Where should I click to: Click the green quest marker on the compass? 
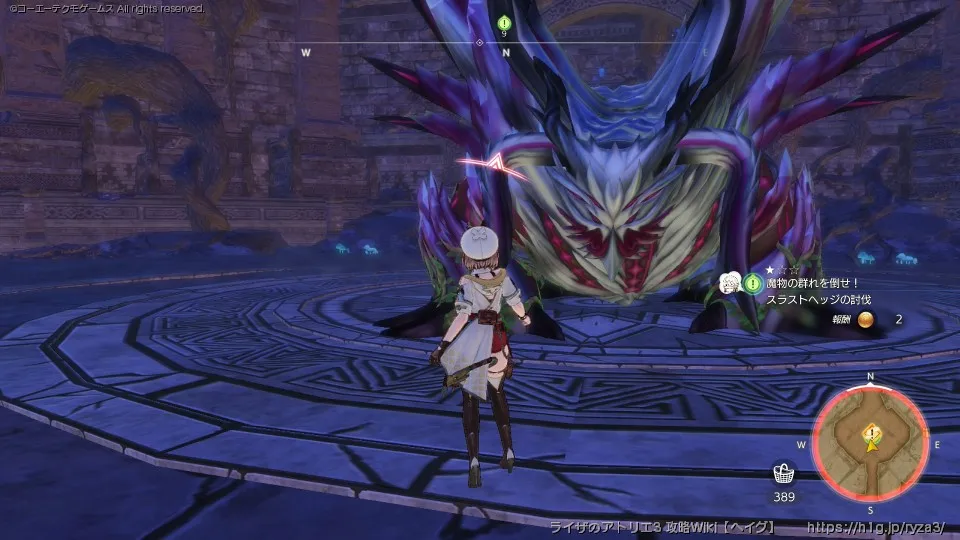coord(504,22)
